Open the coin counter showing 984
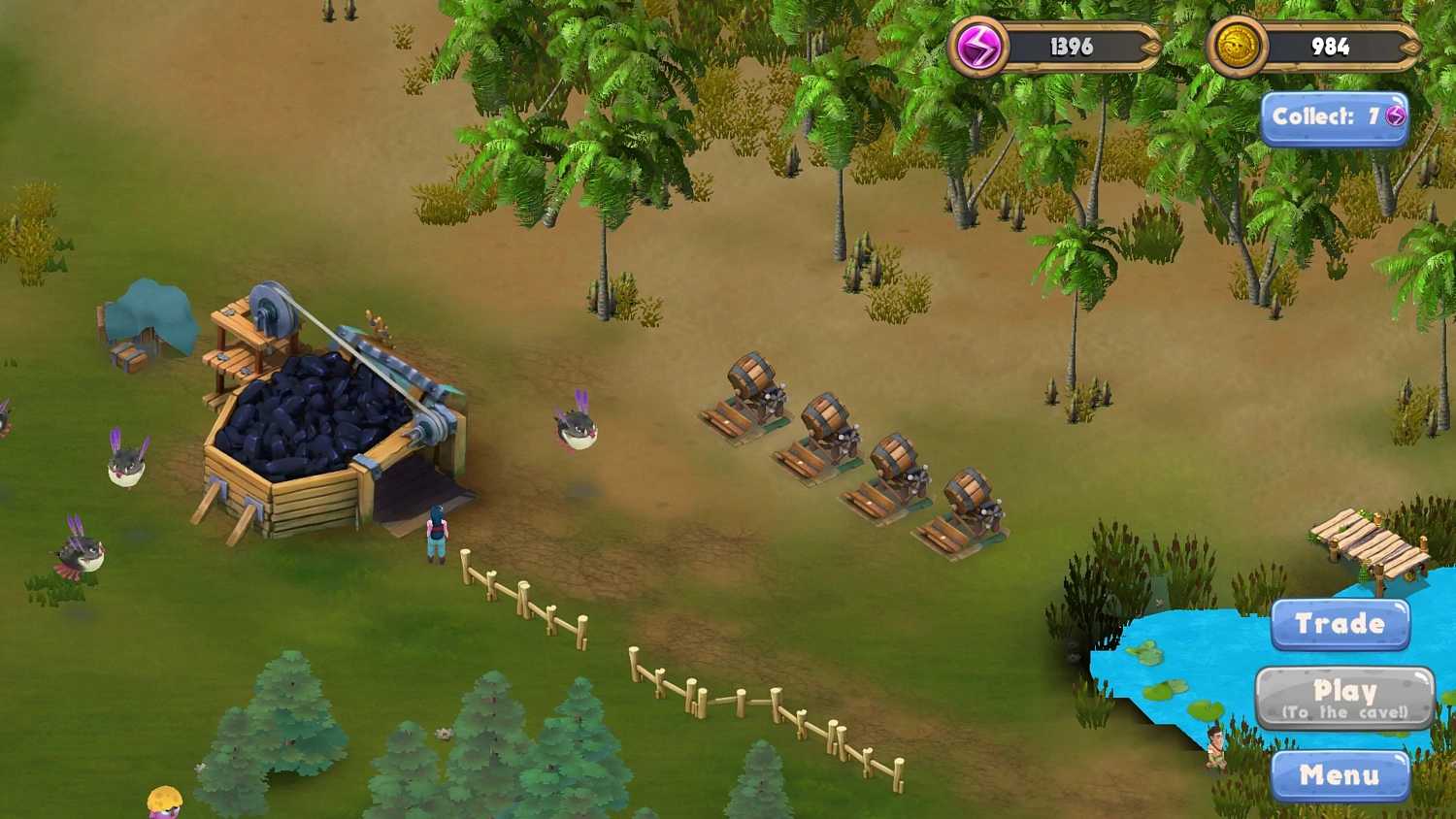 pyautogui.click(x=1330, y=47)
